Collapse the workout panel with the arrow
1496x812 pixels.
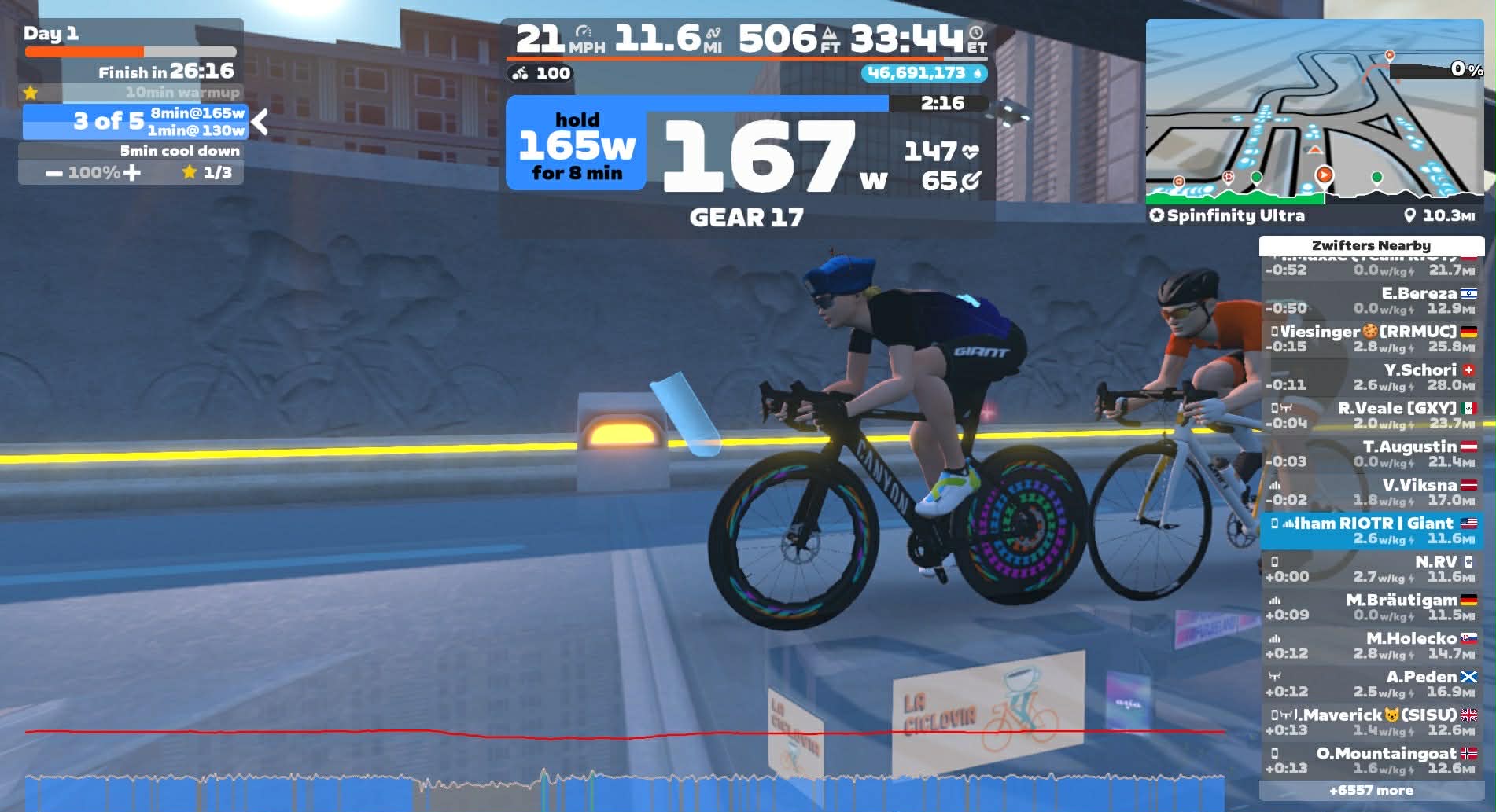click(260, 122)
